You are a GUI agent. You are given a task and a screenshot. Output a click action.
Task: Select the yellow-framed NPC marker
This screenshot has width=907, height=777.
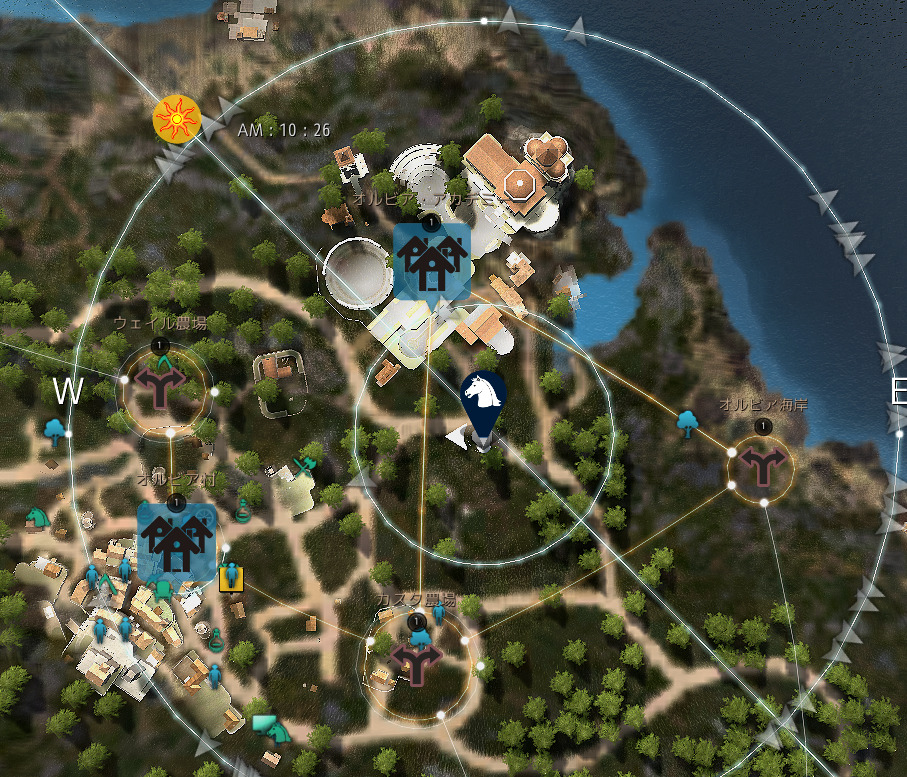click(231, 577)
